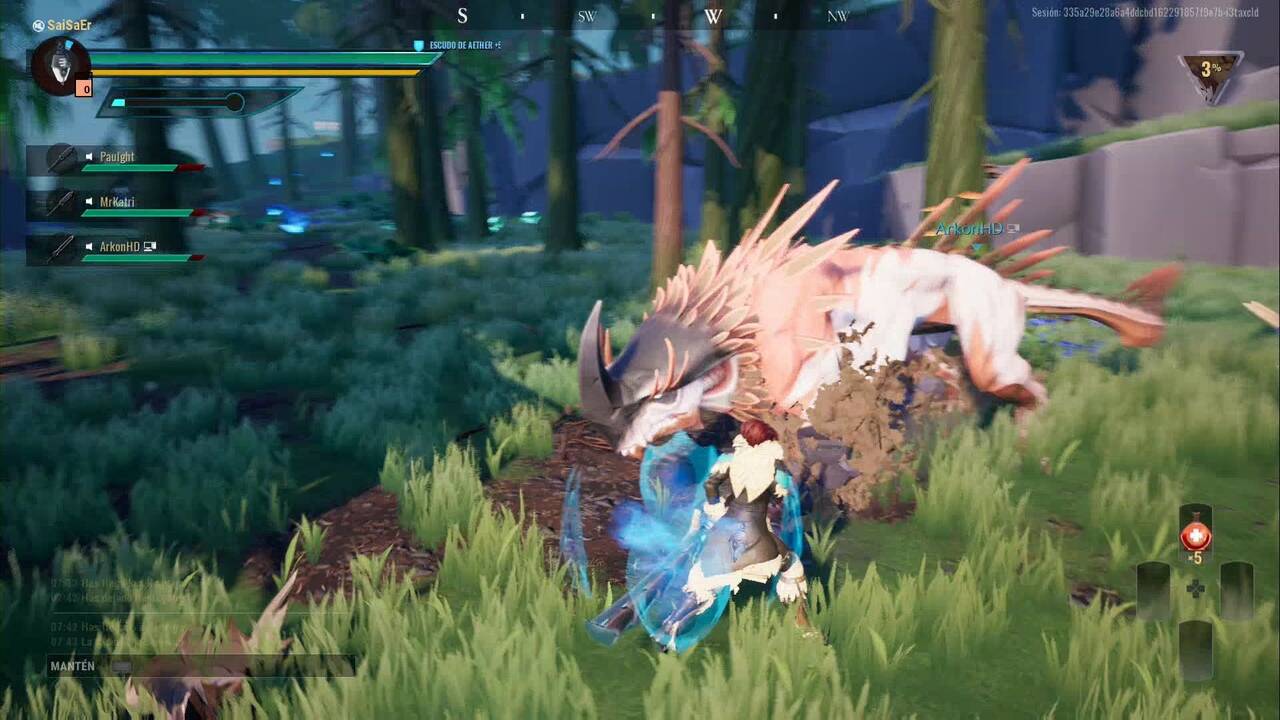Click the PC platform icon beside ArkonHD
Image resolution: width=1280 pixels, height=720 pixels.
pos(149,246)
